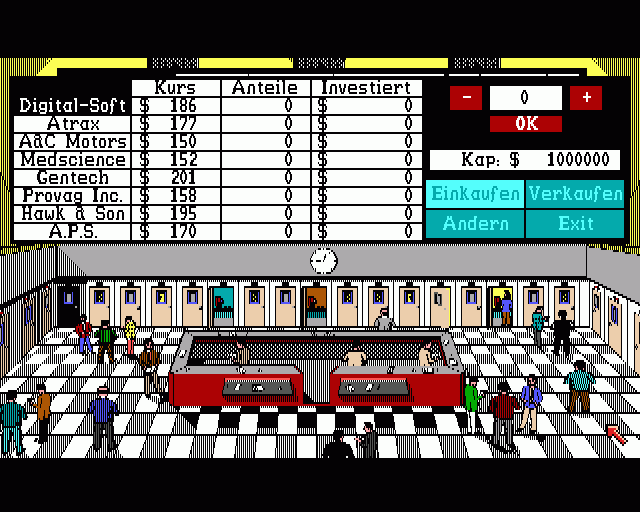640x512 pixels.
Task: Click the share amount number field
Action: tap(526, 98)
